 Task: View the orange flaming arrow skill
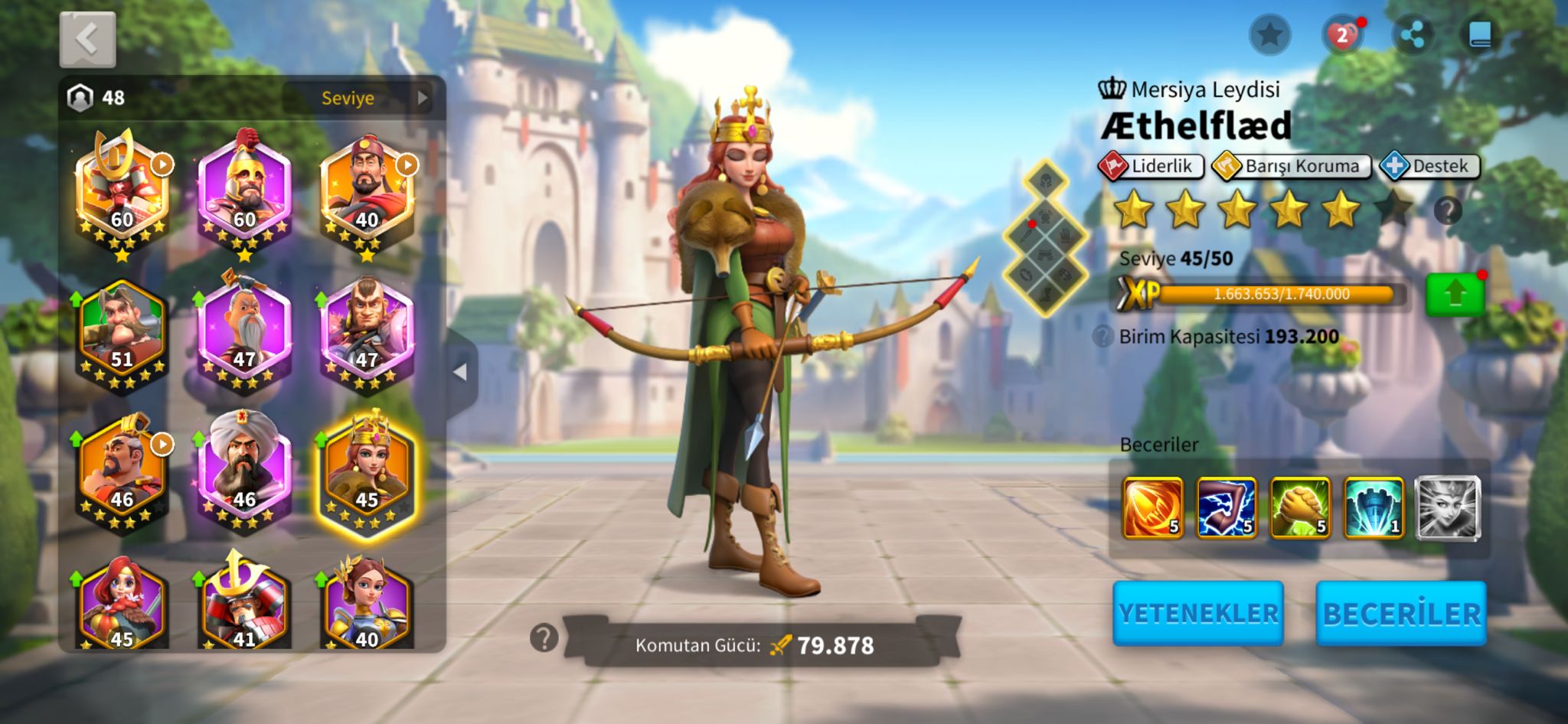pos(1152,507)
